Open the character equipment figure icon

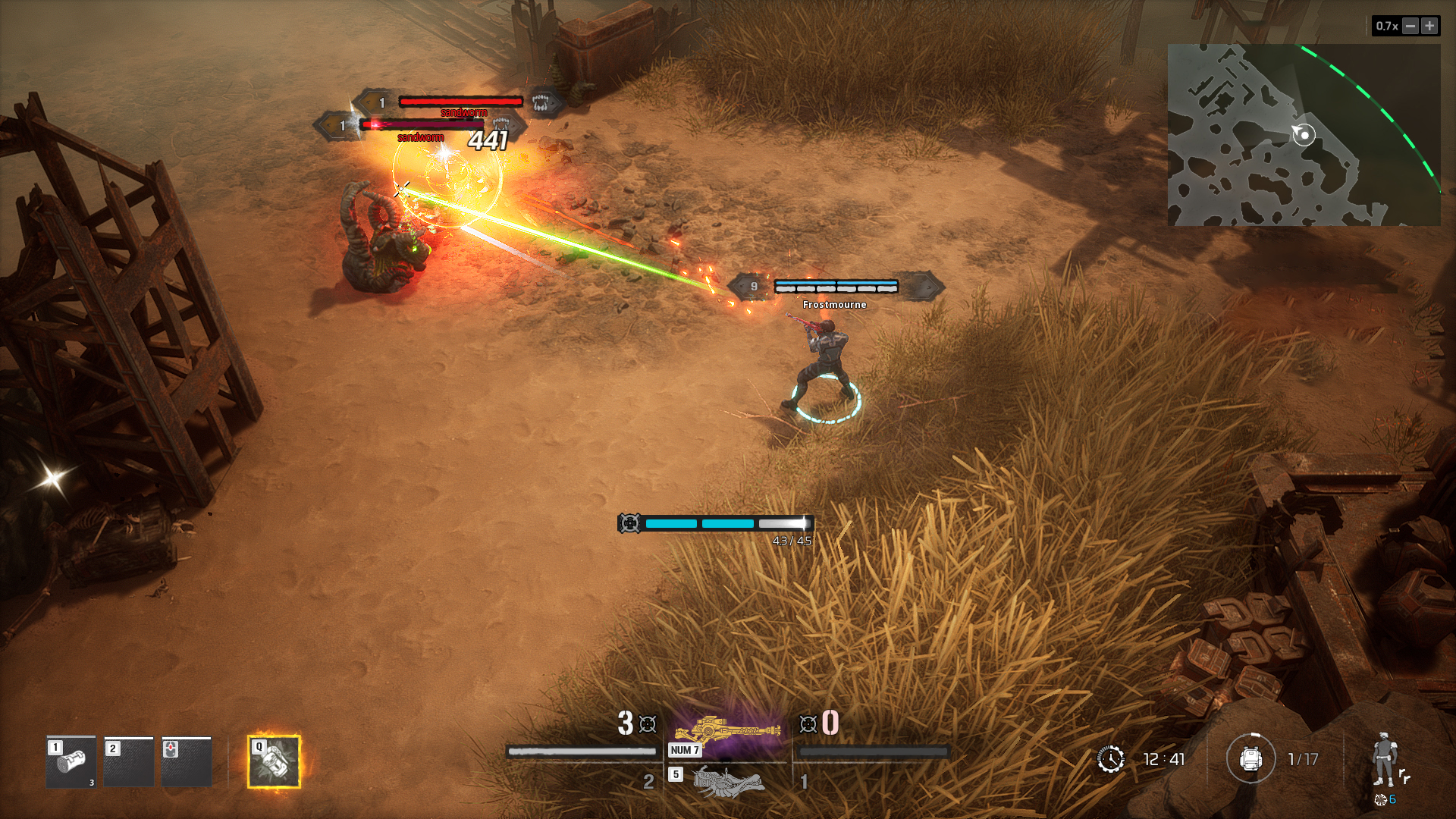point(1385,760)
